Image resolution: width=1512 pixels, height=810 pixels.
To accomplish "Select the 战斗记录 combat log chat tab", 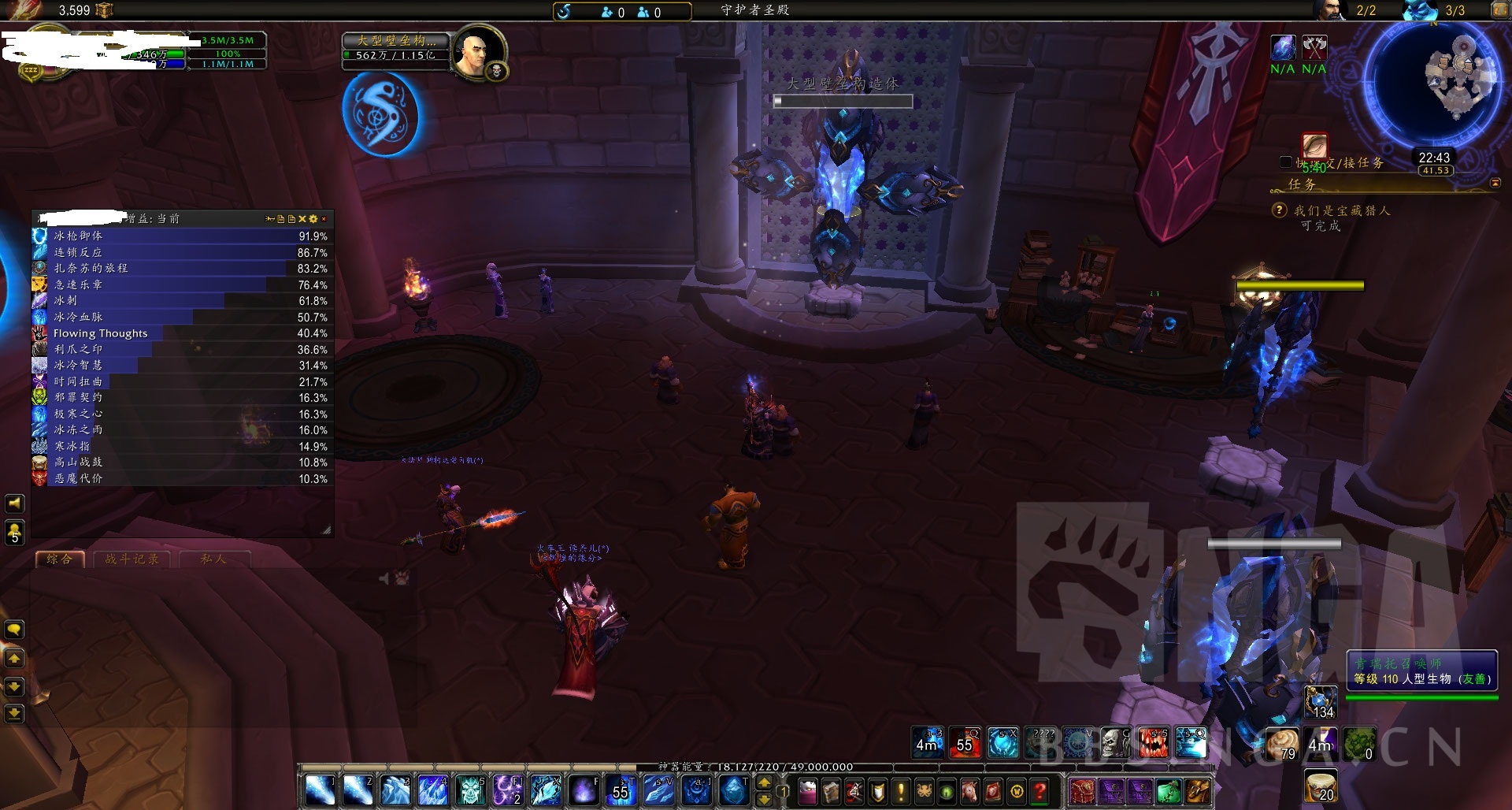I will [x=132, y=559].
